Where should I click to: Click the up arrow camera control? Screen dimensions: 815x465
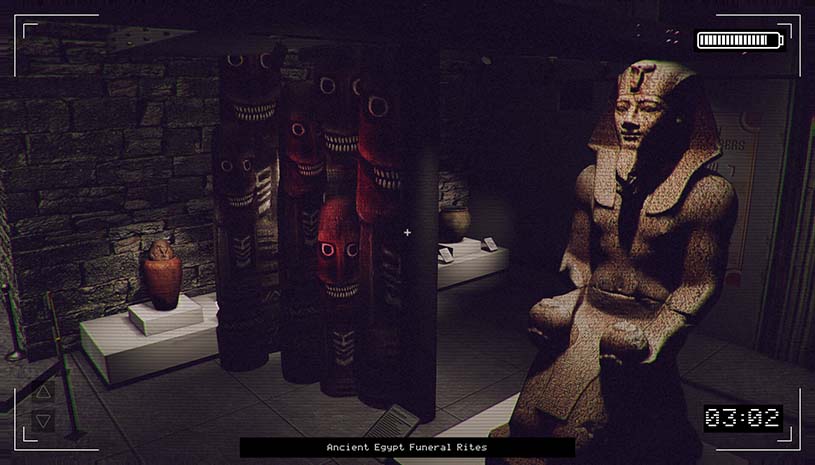coord(43,393)
